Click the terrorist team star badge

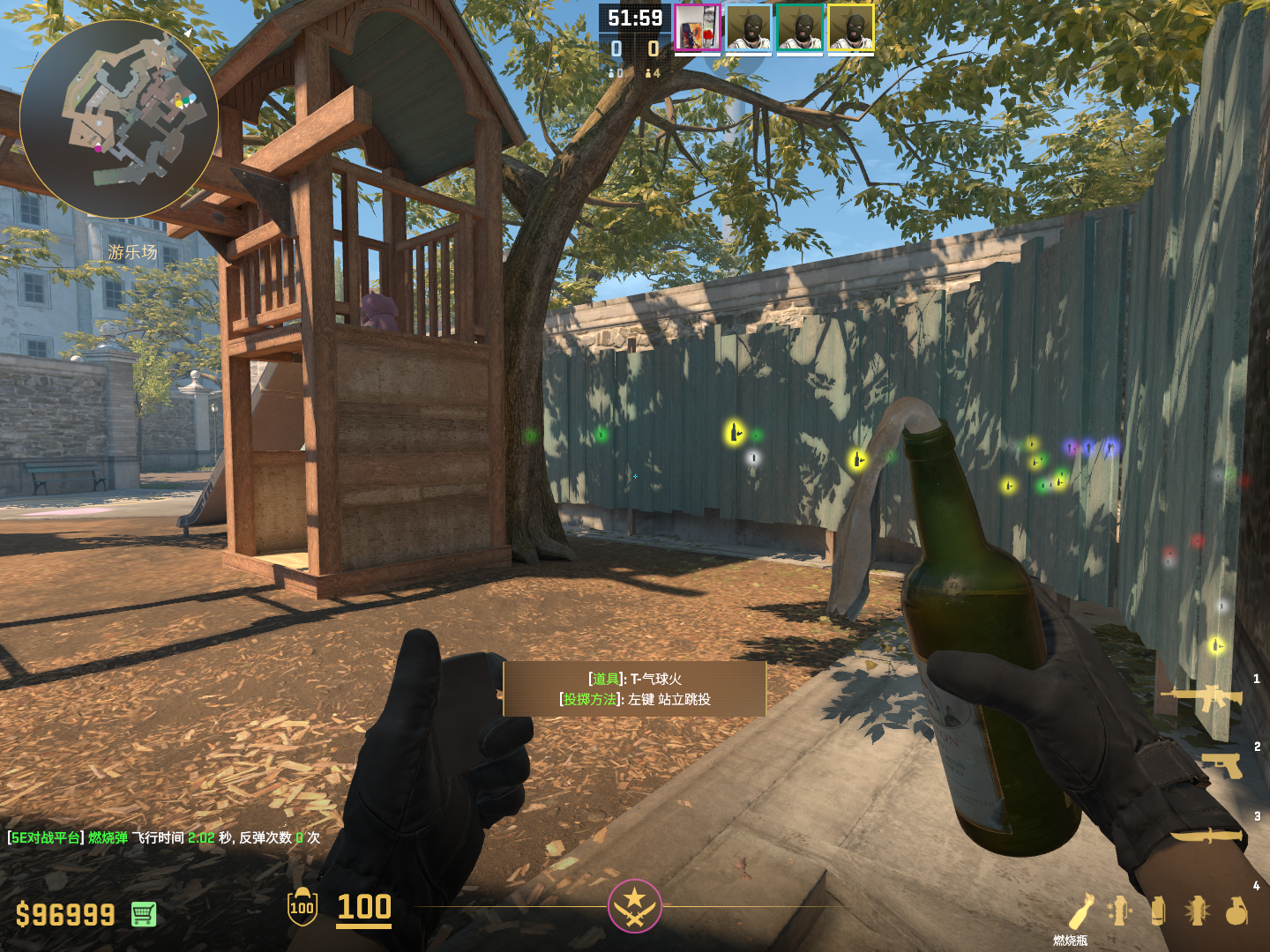634,906
